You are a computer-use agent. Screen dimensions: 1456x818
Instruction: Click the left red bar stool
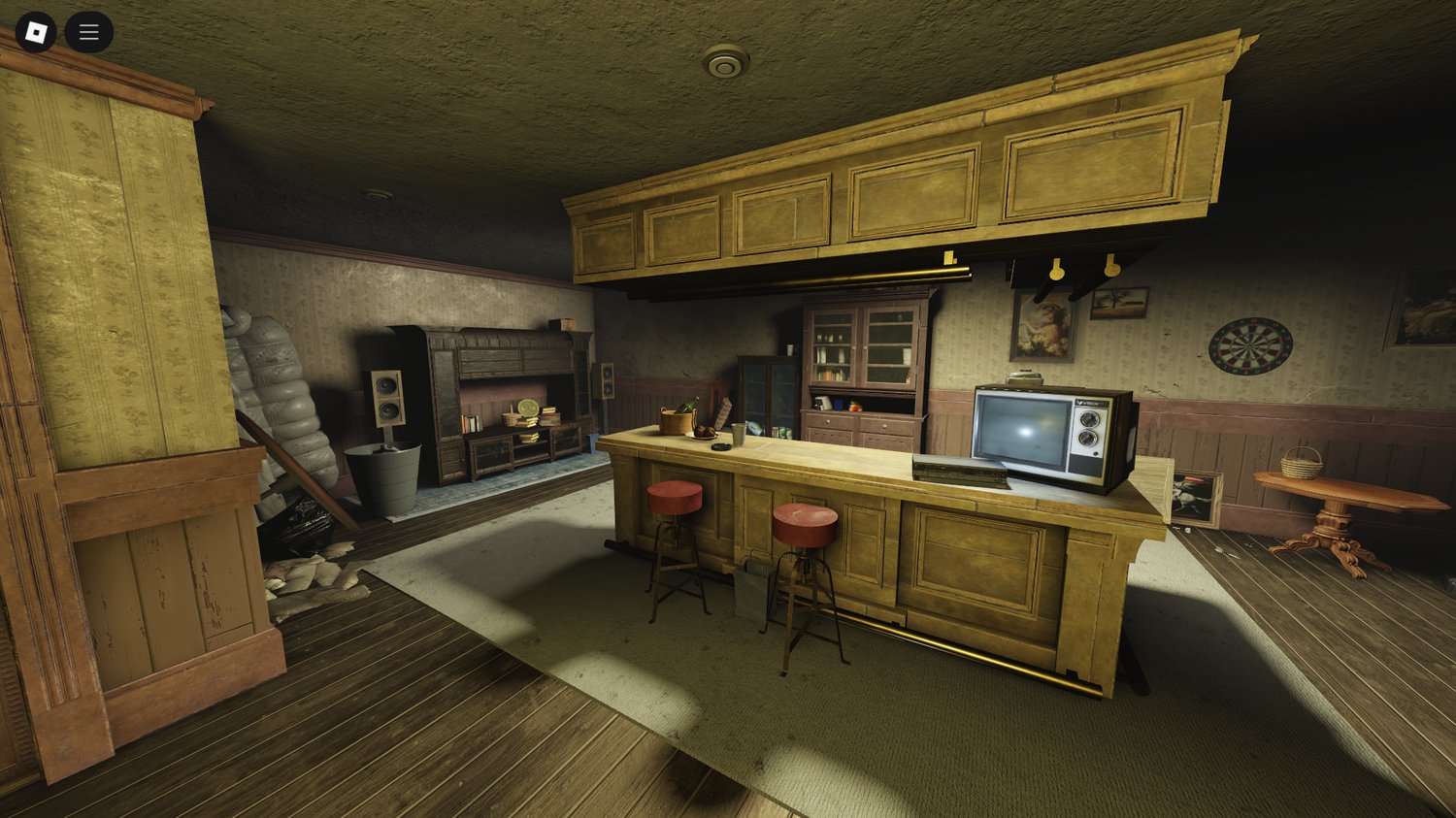[677, 497]
